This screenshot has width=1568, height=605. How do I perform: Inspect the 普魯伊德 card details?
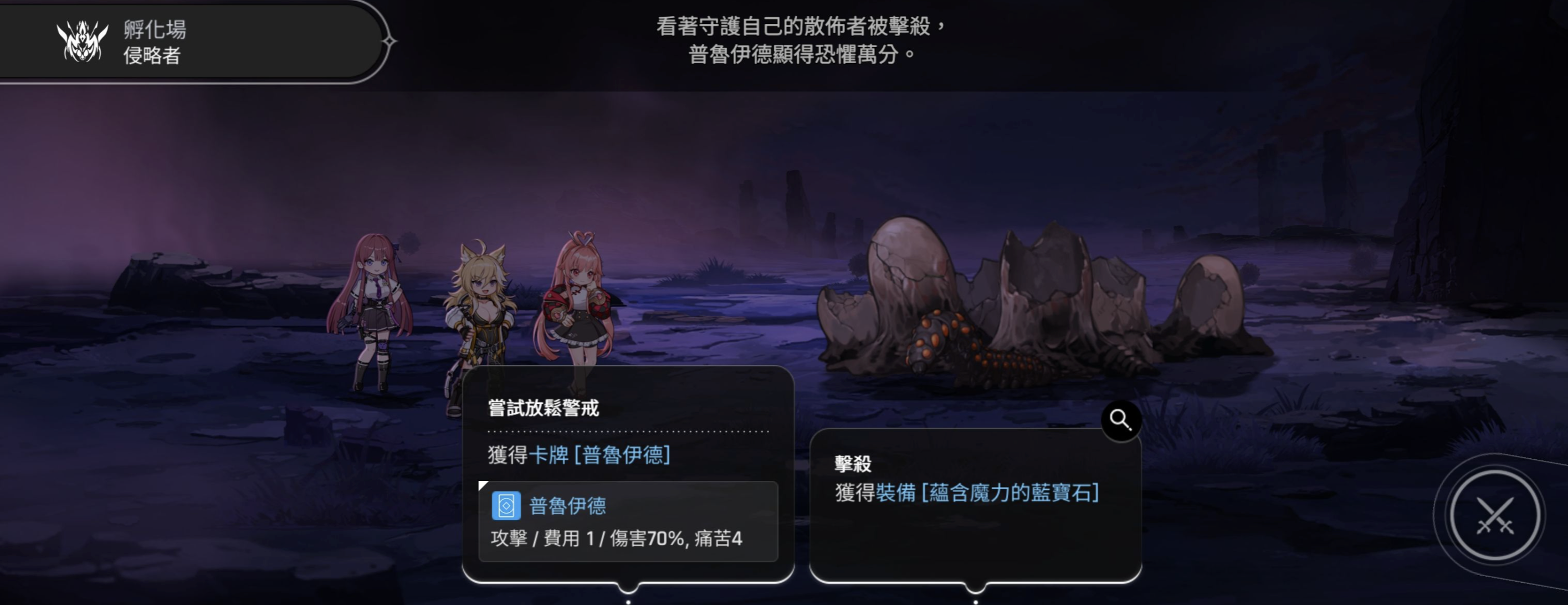pyautogui.click(x=628, y=521)
